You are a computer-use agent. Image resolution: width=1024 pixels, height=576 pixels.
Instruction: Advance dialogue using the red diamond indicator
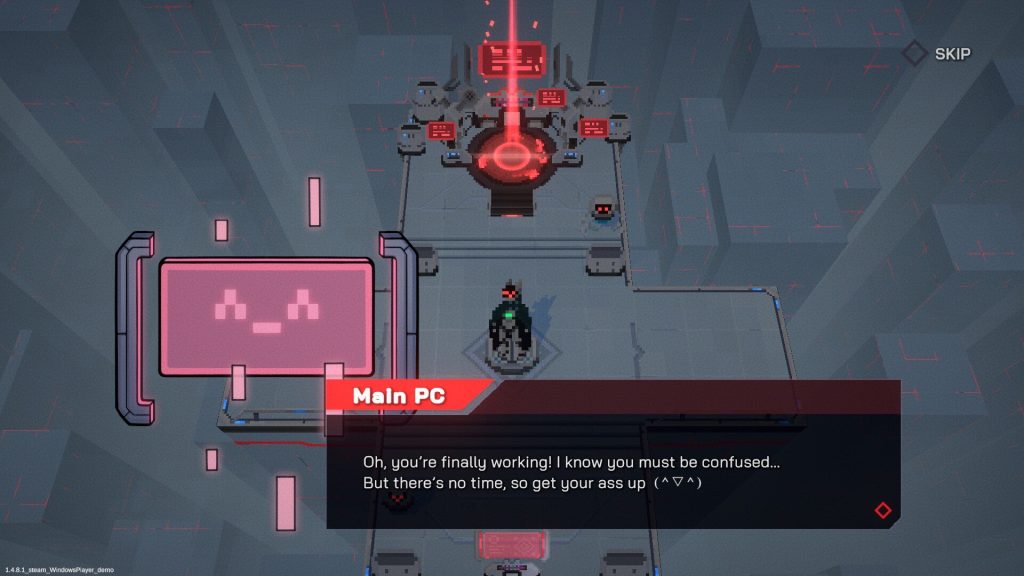(x=882, y=510)
